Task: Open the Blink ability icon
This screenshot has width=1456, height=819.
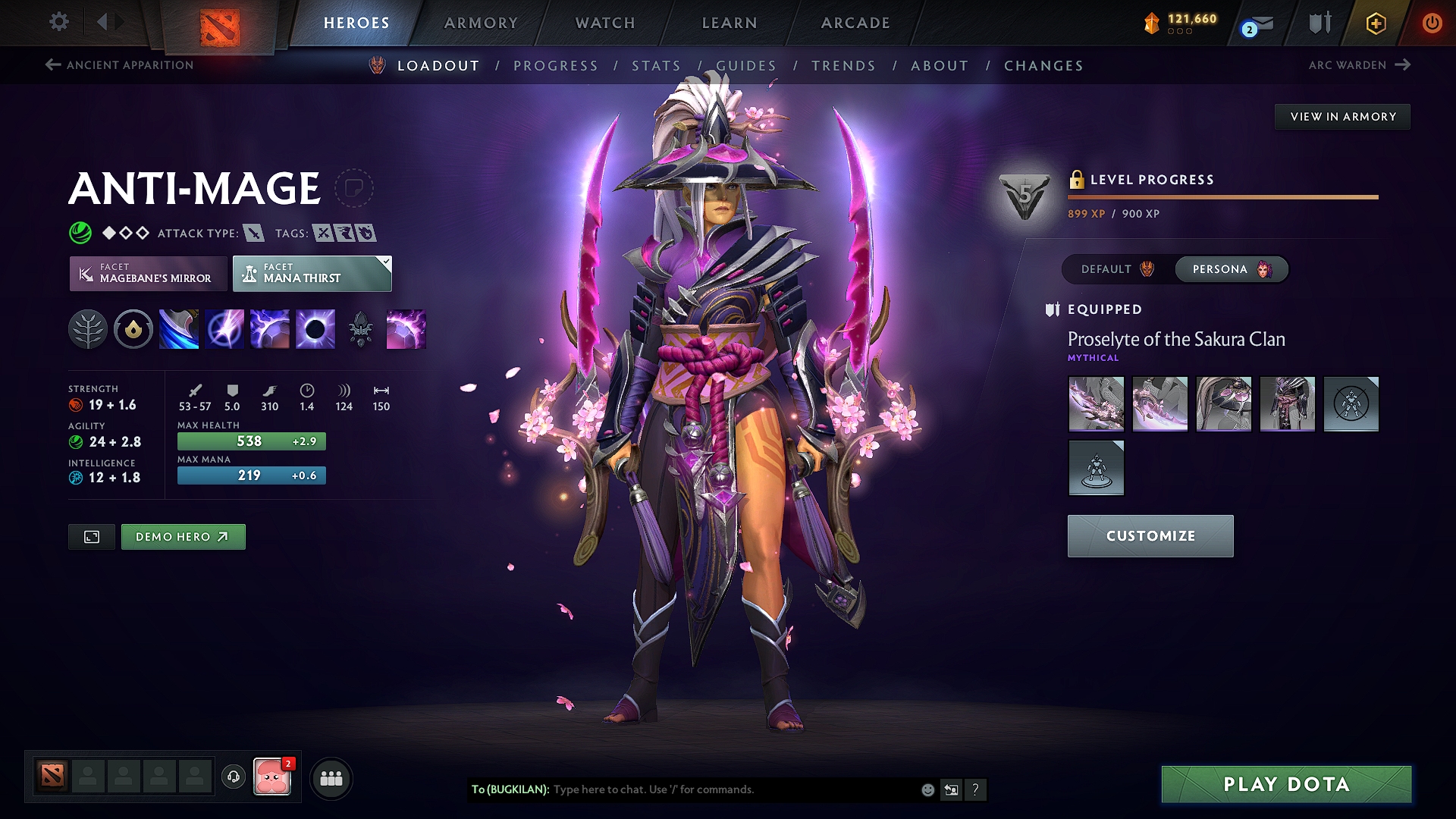Action: [x=224, y=328]
